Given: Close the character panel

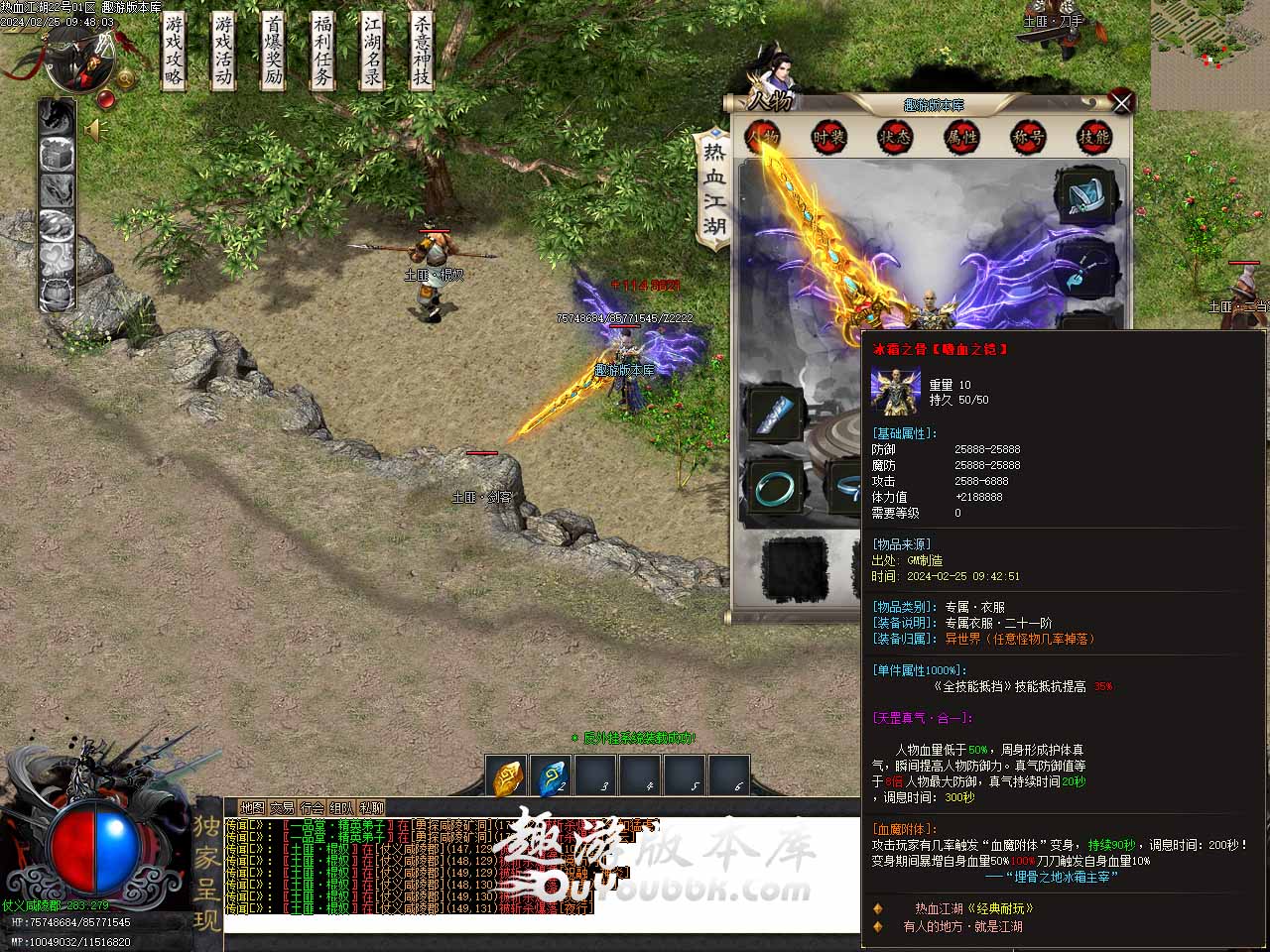Looking at the screenshot, I should pyautogui.click(x=1121, y=102).
